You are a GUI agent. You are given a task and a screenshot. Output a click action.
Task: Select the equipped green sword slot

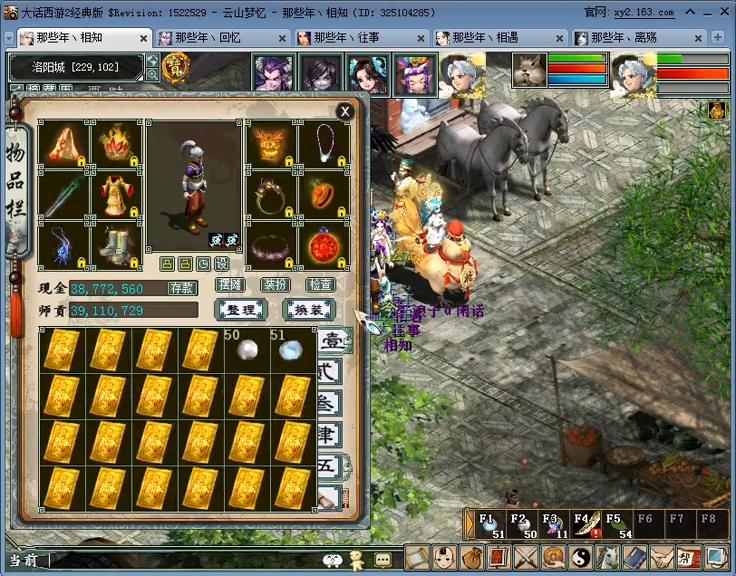click(x=63, y=194)
